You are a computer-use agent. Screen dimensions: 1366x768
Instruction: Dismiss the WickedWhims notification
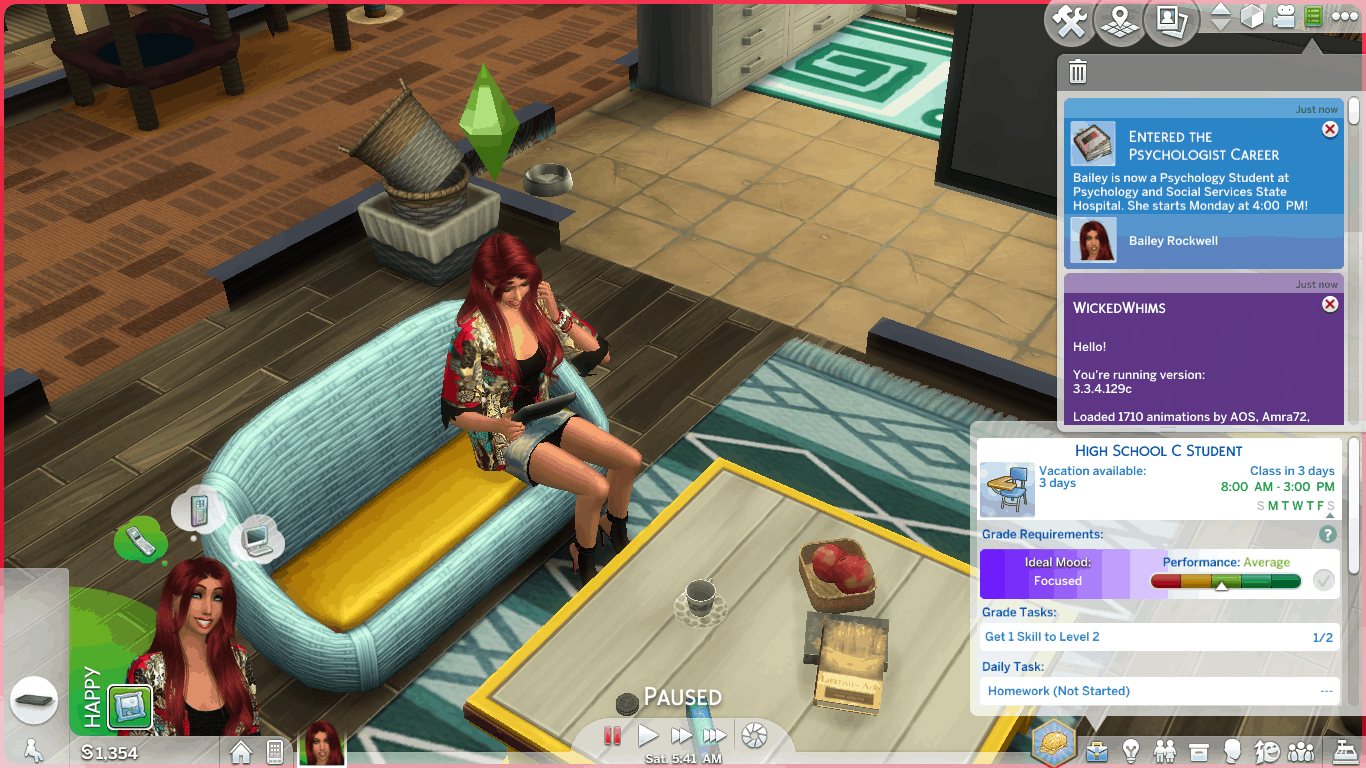[x=1330, y=304]
